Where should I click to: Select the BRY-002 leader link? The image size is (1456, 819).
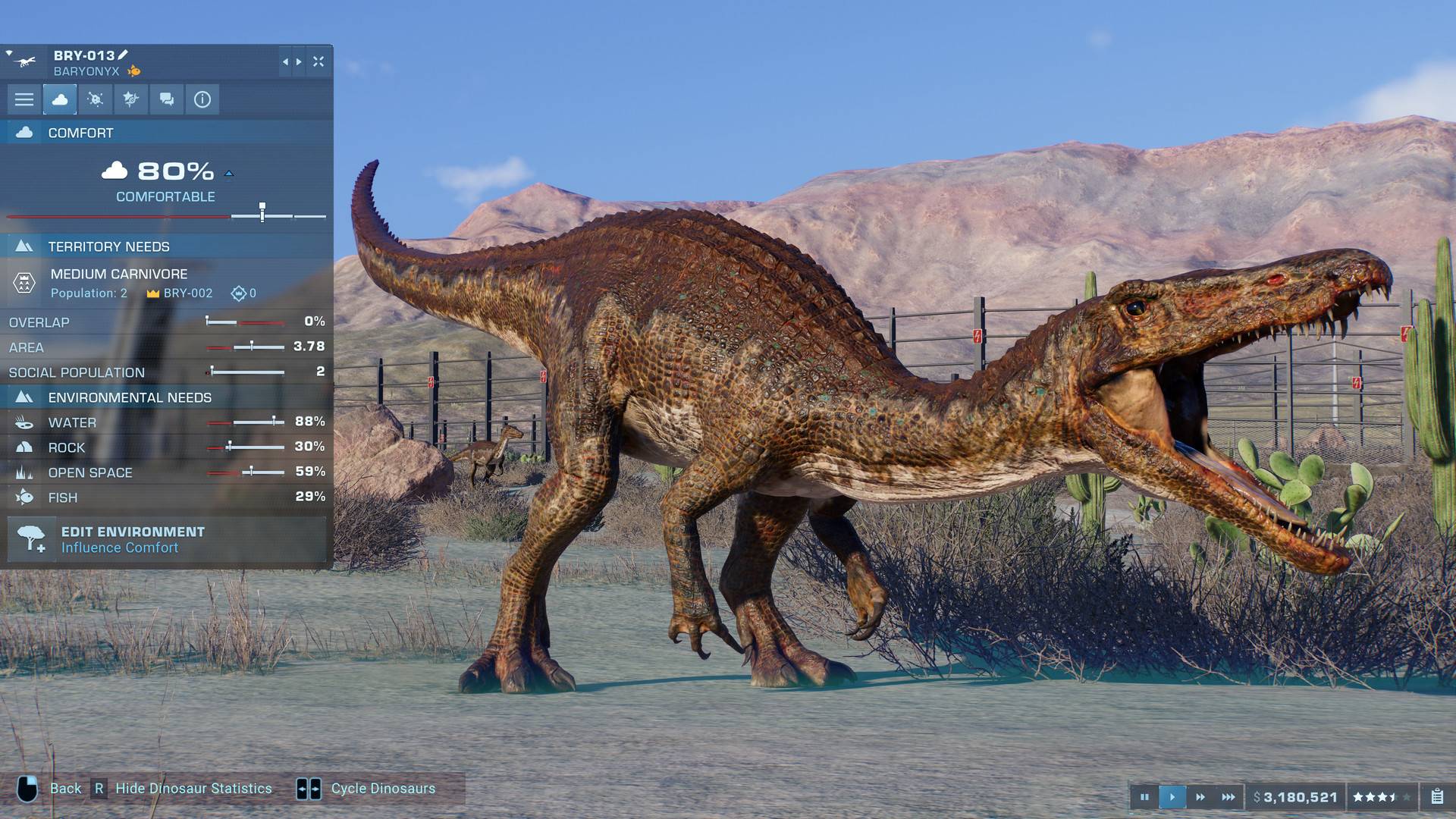point(190,293)
